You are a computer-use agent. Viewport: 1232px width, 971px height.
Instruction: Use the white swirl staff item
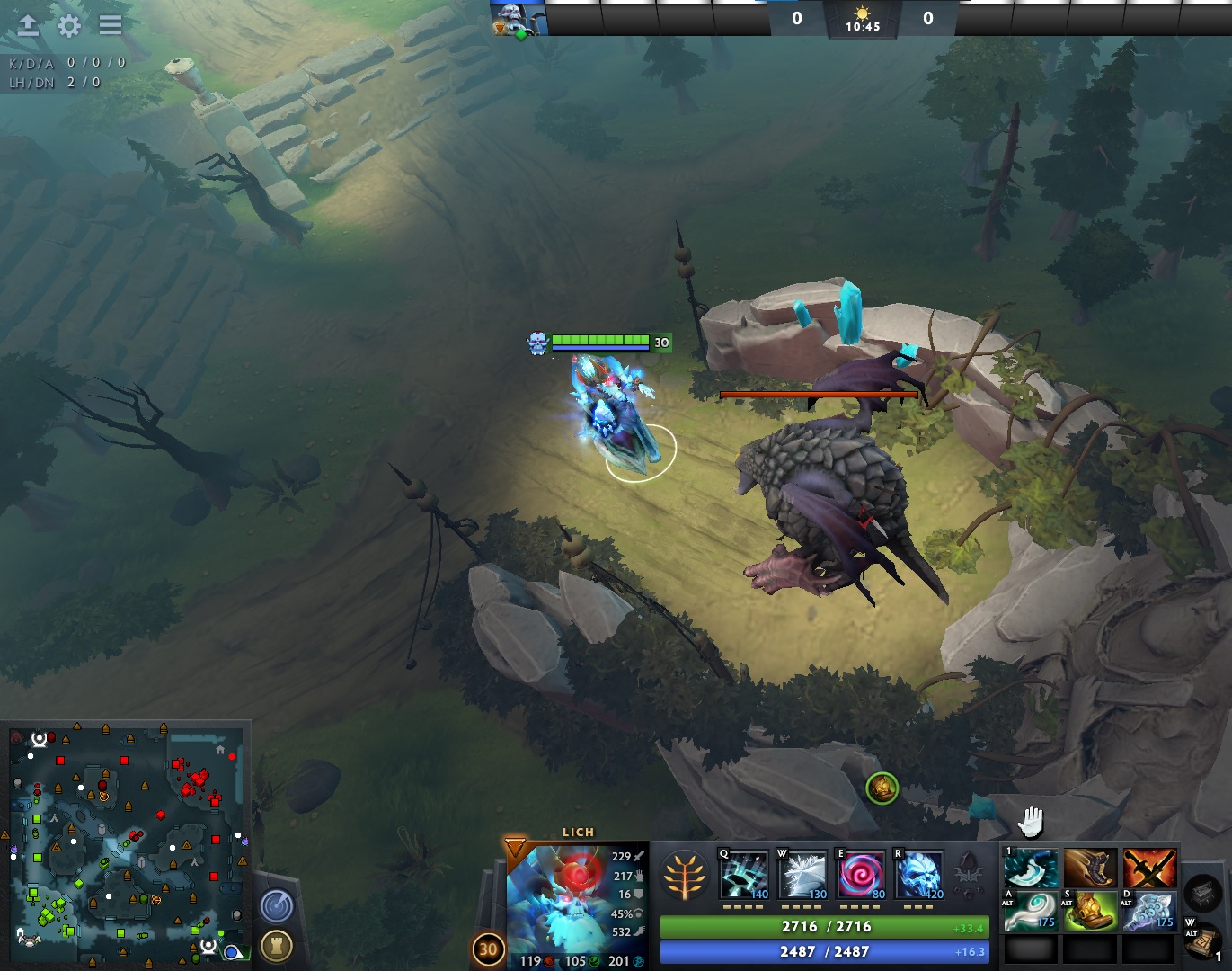point(1030,910)
